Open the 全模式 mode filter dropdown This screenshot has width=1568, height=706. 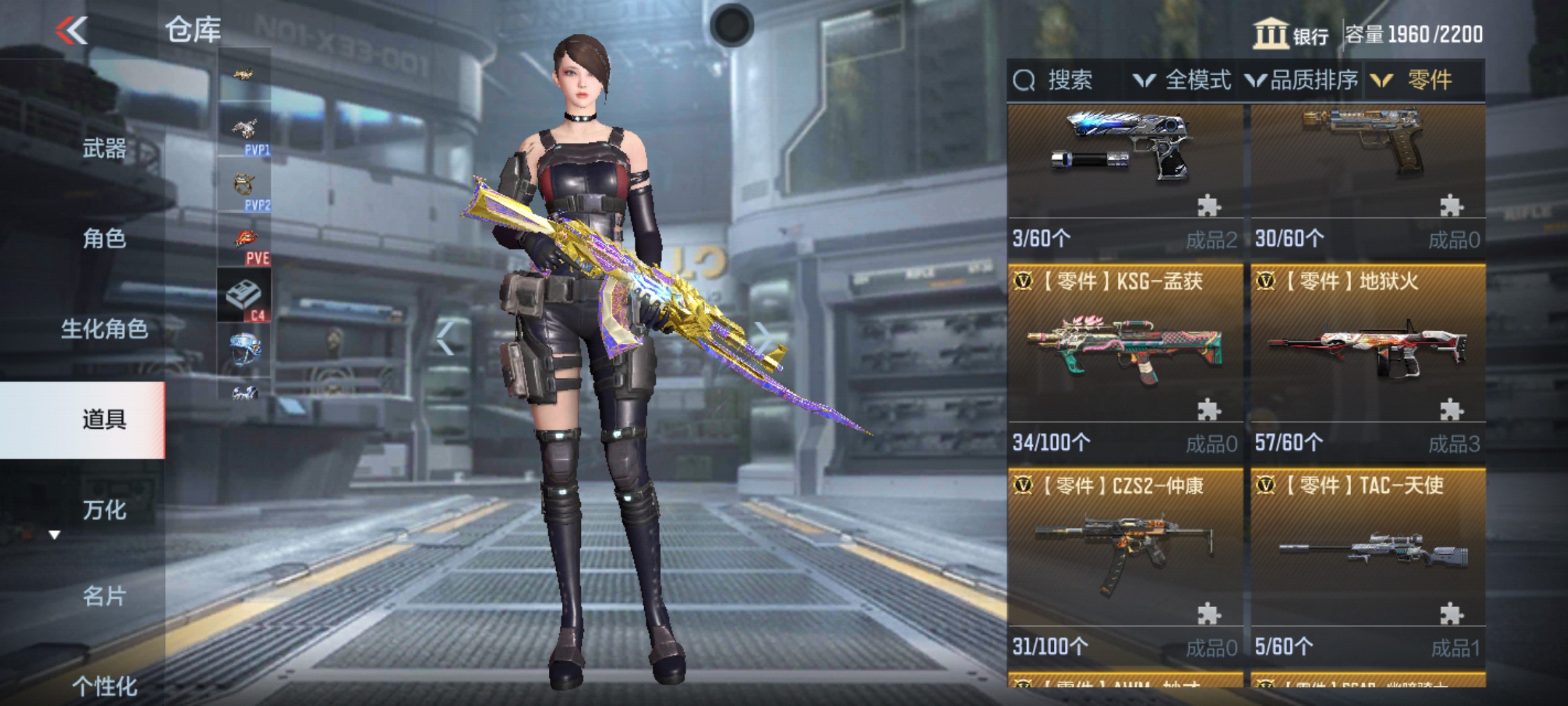click(1184, 80)
